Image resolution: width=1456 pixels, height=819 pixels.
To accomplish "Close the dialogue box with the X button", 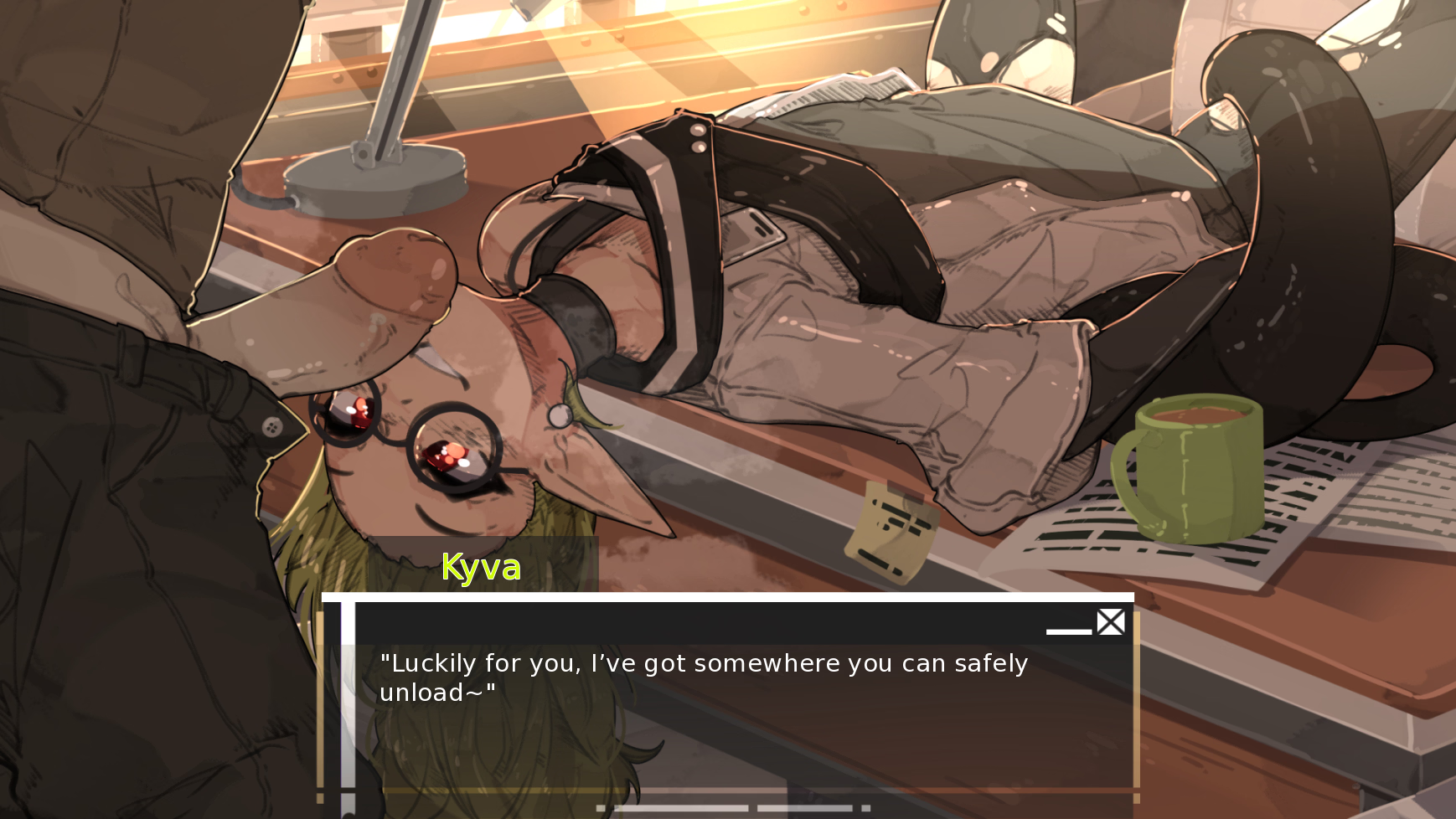I will click(x=1111, y=622).
